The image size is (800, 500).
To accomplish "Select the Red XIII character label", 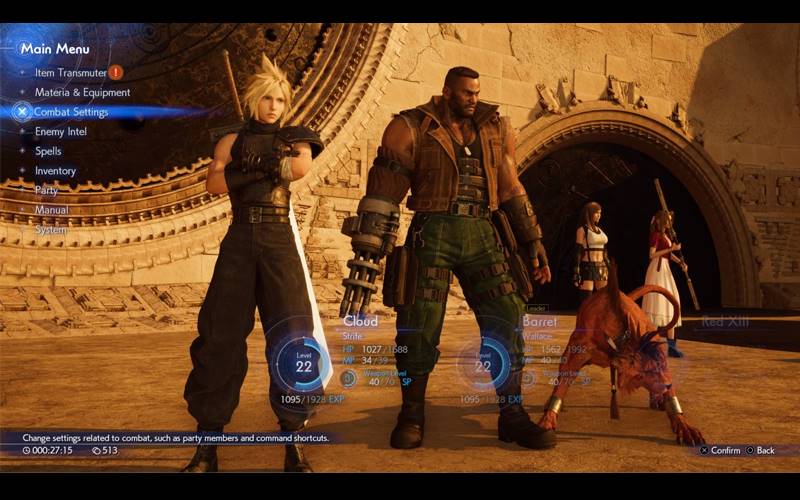I will pos(725,322).
